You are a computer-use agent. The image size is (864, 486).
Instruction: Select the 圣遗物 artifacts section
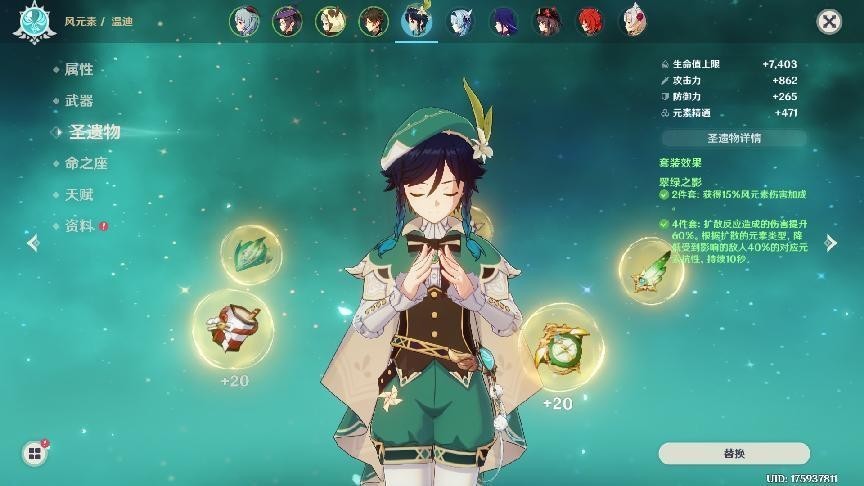coord(94,132)
